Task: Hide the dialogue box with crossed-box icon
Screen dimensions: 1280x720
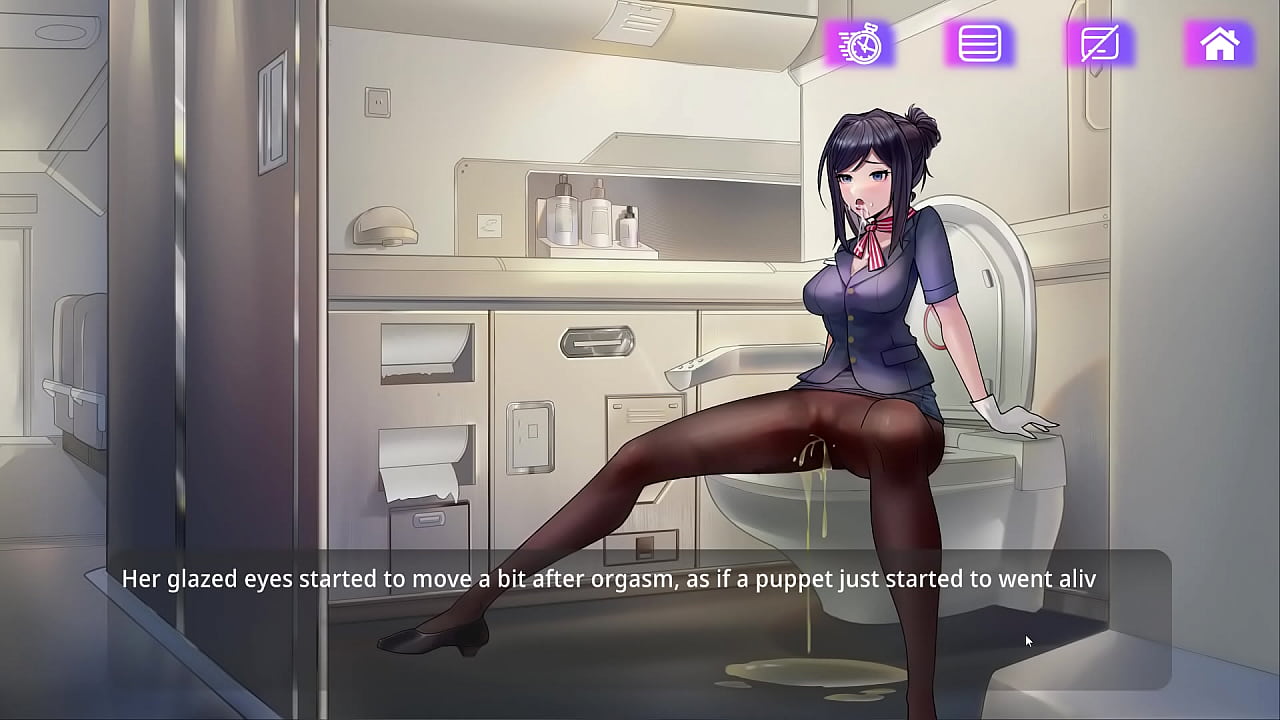Action: (1099, 45)
